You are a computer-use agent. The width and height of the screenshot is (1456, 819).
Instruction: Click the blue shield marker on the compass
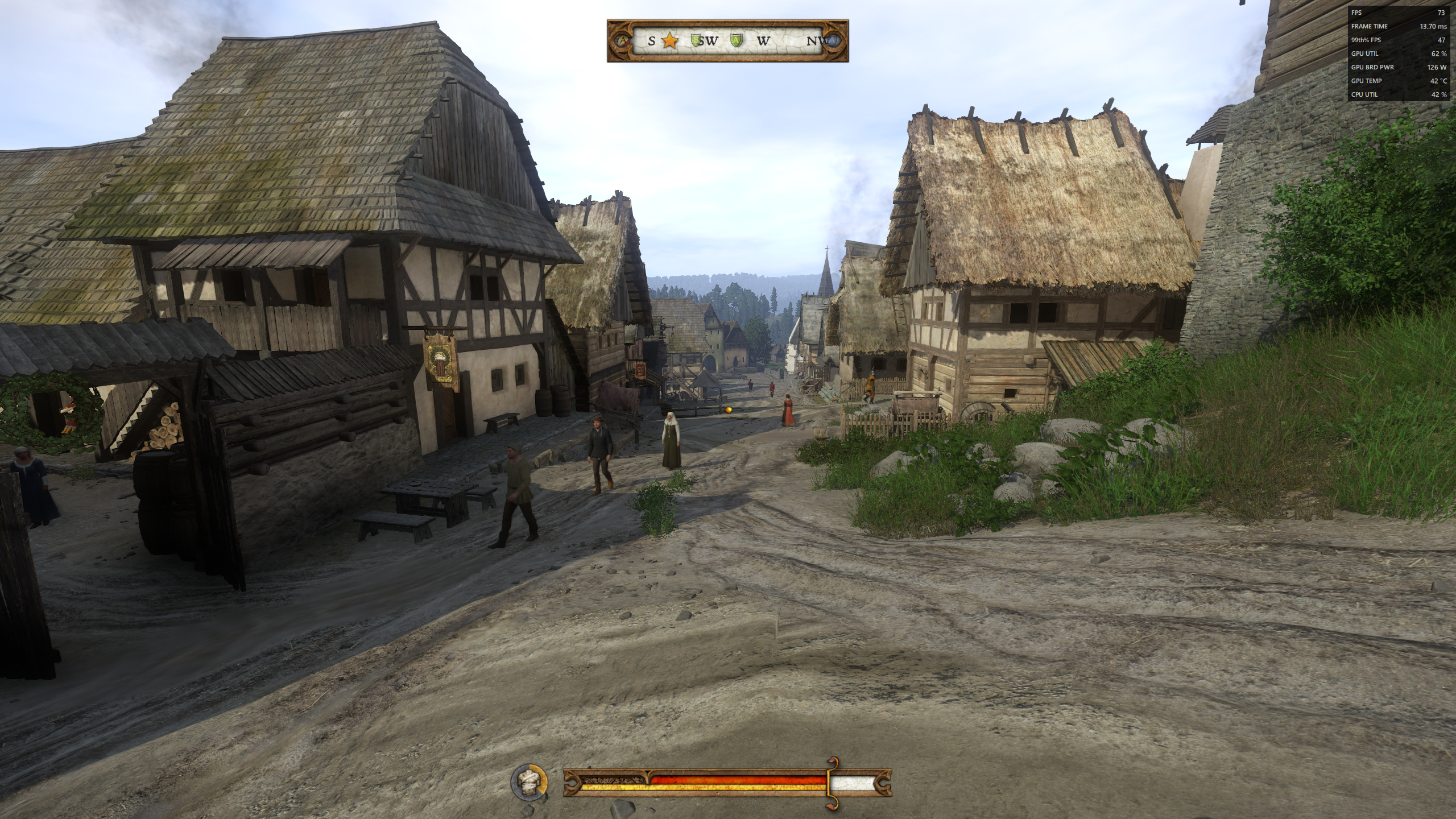point(832,41)
